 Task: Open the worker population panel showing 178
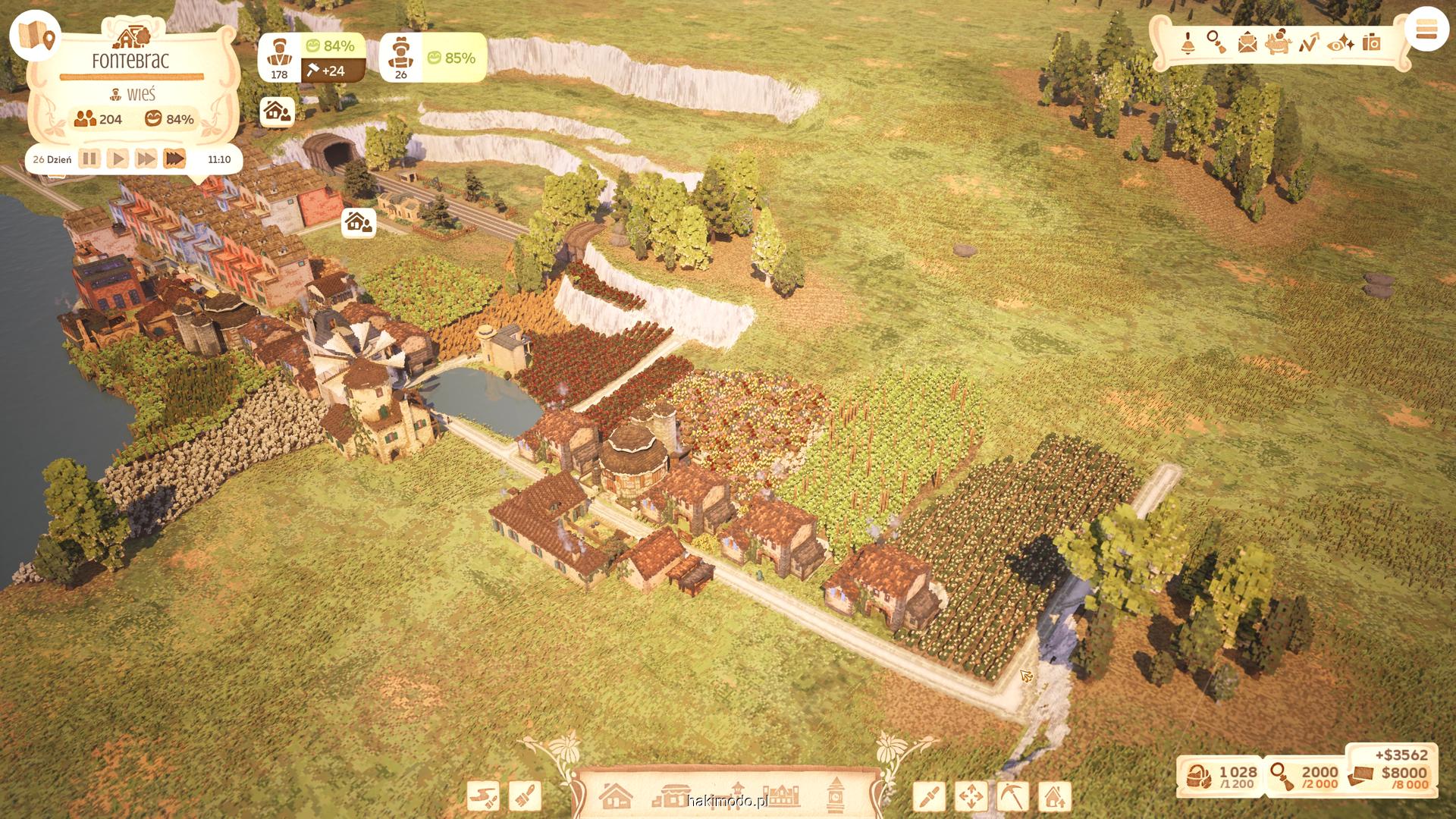click(279, 58)
